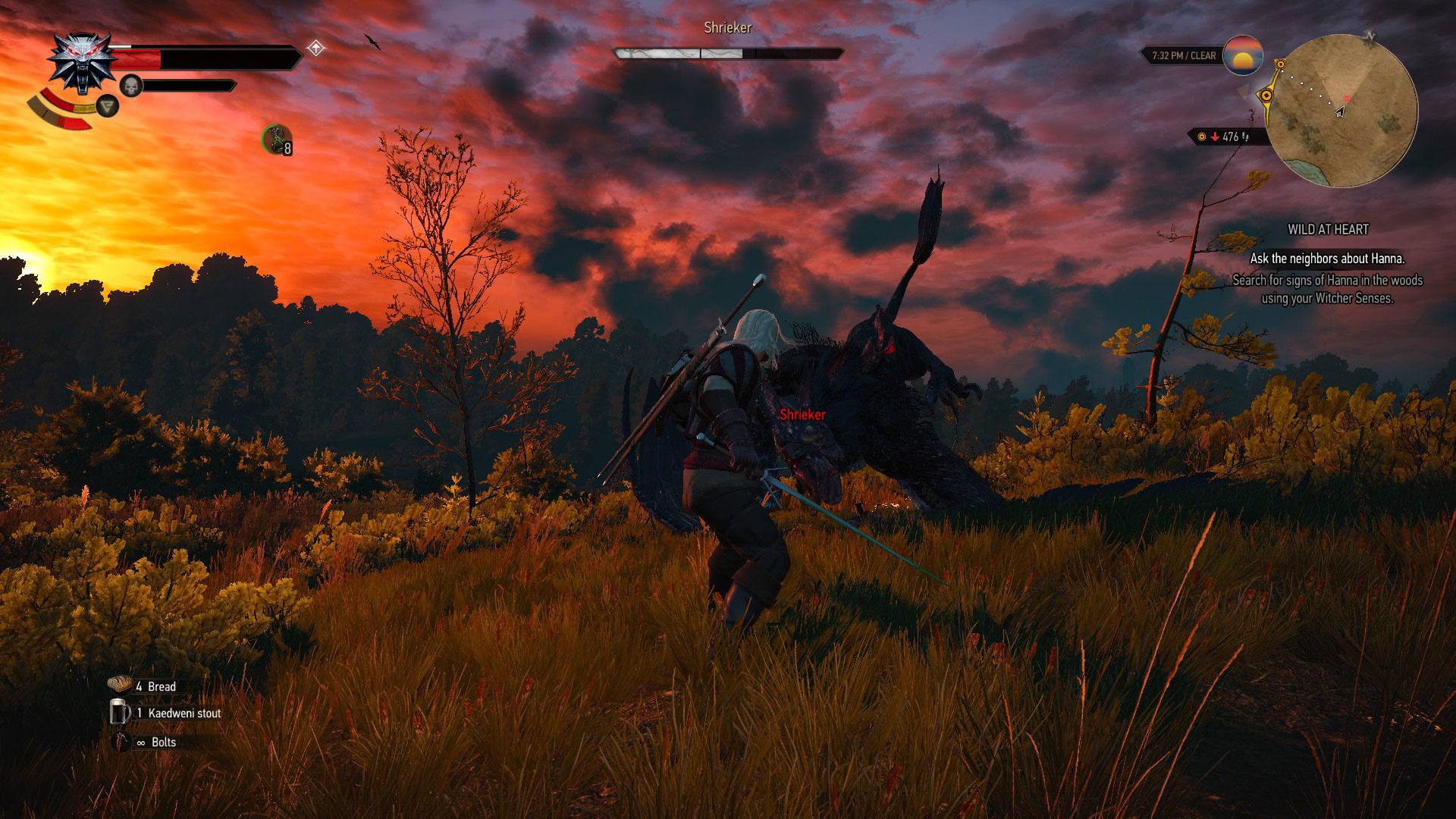Click the Shrieker boss health bar
The image size is (1456, 819).
(x=727, y=53)
